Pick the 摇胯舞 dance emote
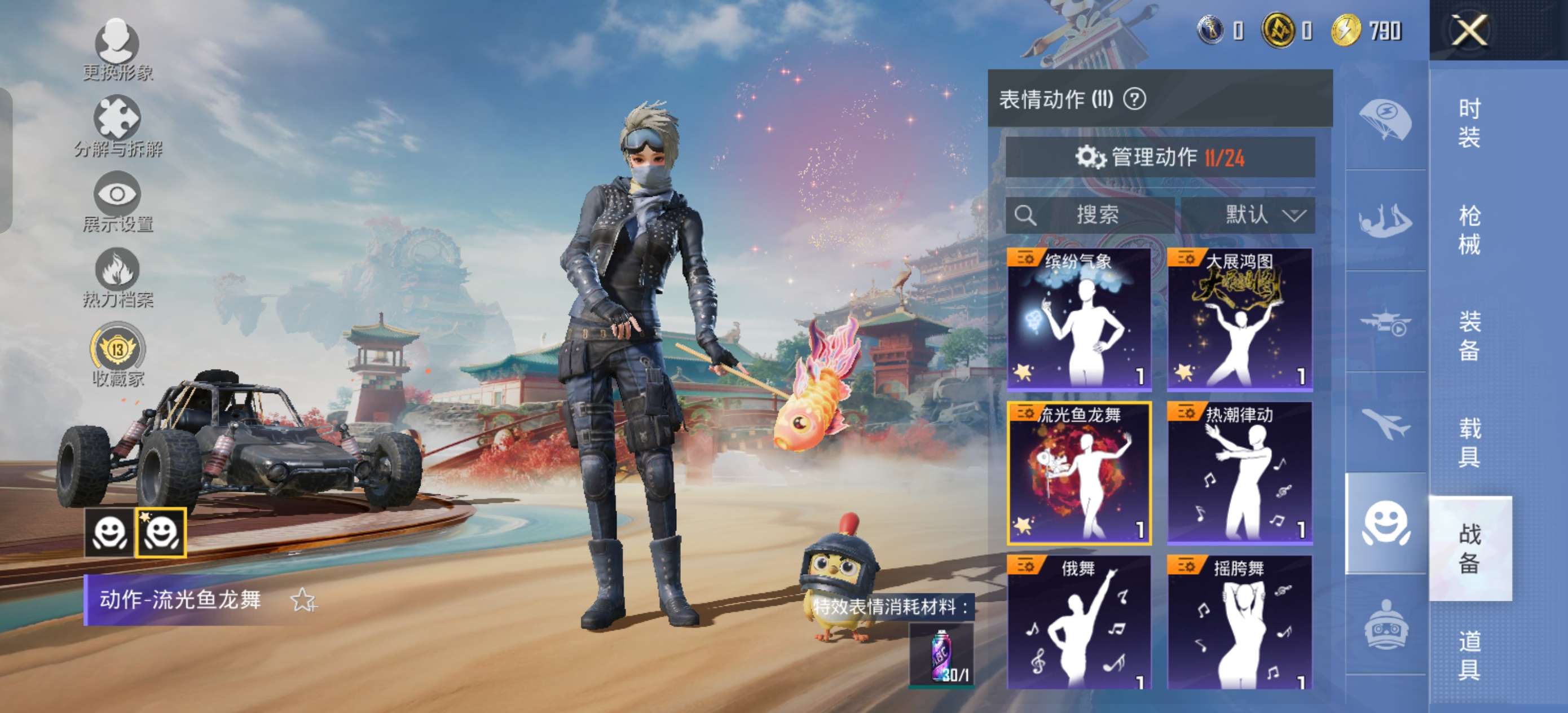The image size is (1568, 713). pos(1239,622)
